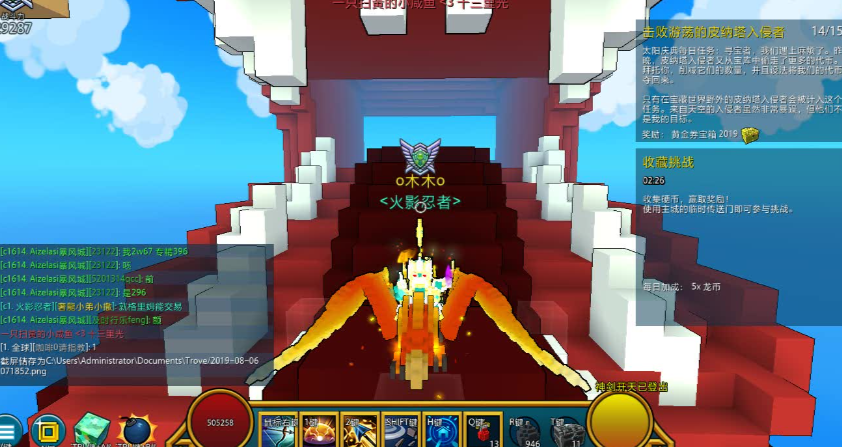Activate the ability slot labeled 2键

[x=360, y=430]
